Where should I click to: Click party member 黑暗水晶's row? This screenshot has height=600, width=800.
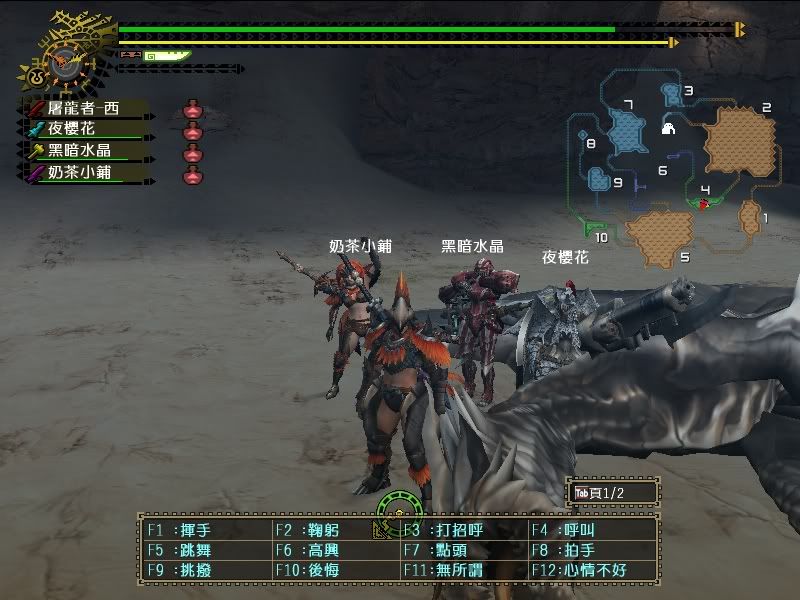(x=84, y=151)
